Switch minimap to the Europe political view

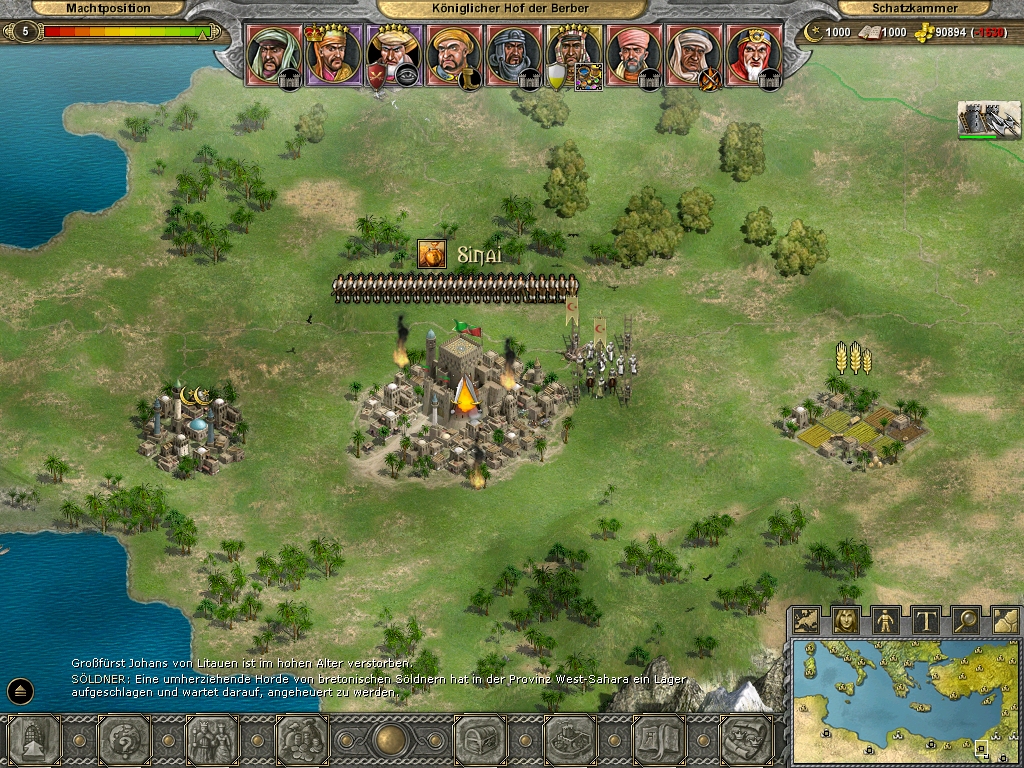807,621
